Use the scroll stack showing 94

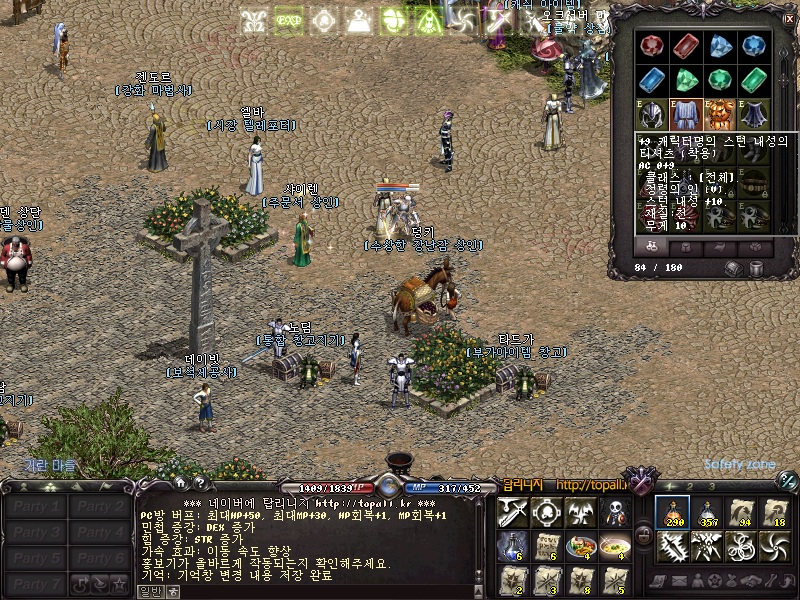[x=741, y=512]
